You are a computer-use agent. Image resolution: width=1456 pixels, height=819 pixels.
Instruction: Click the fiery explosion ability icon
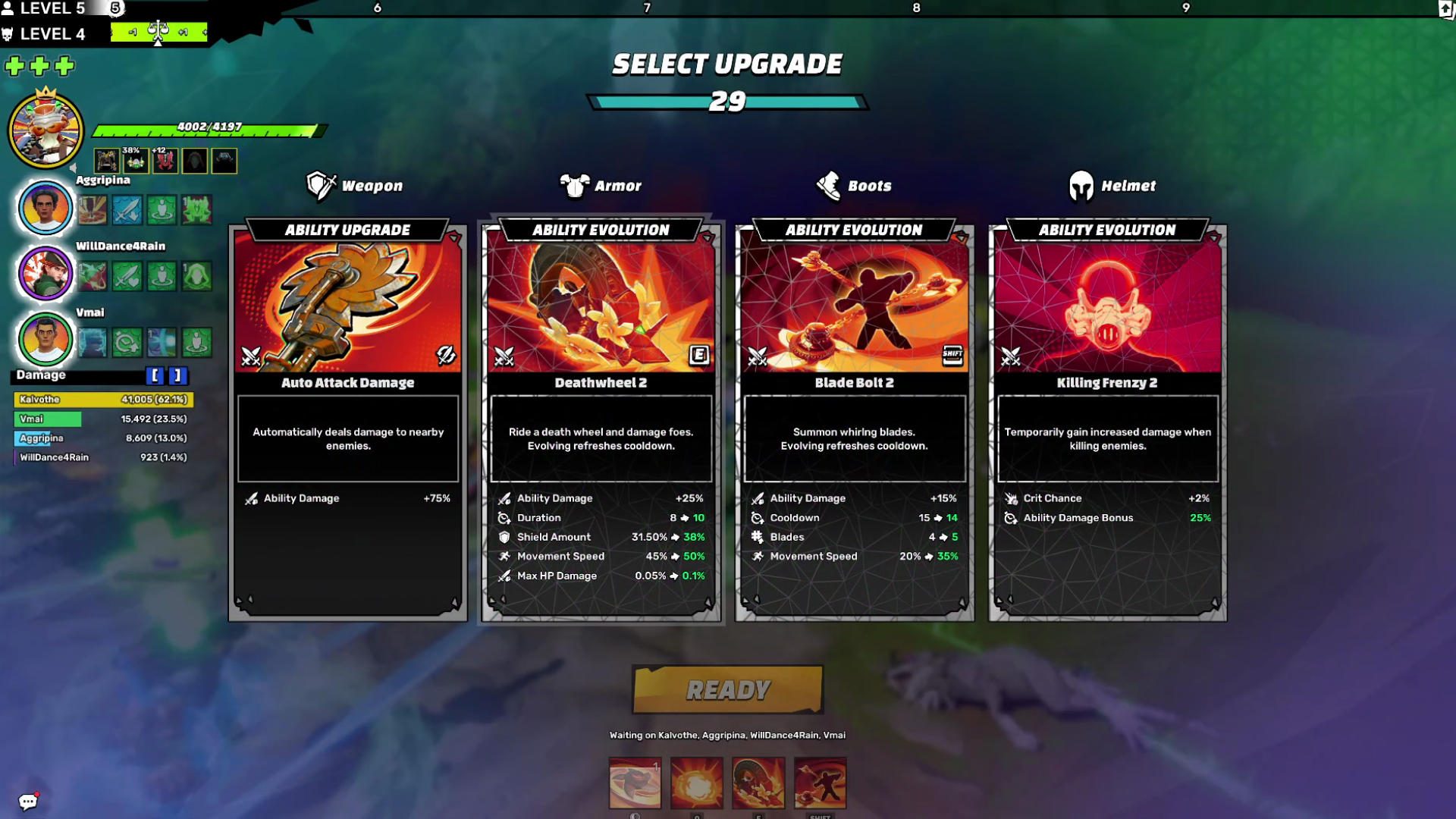697,783
